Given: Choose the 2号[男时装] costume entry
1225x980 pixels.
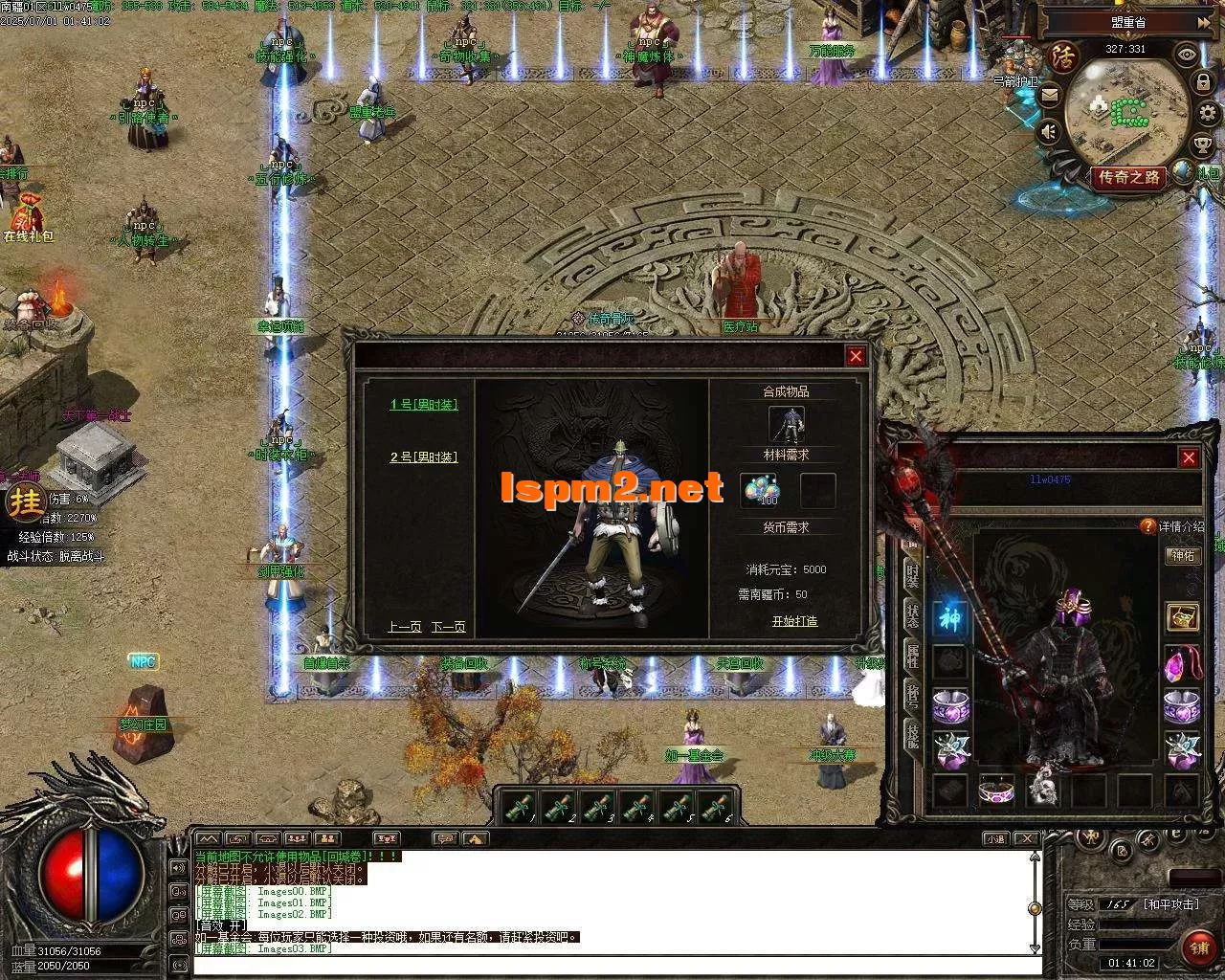Looking at the screenshot, I should pos(424,457).
